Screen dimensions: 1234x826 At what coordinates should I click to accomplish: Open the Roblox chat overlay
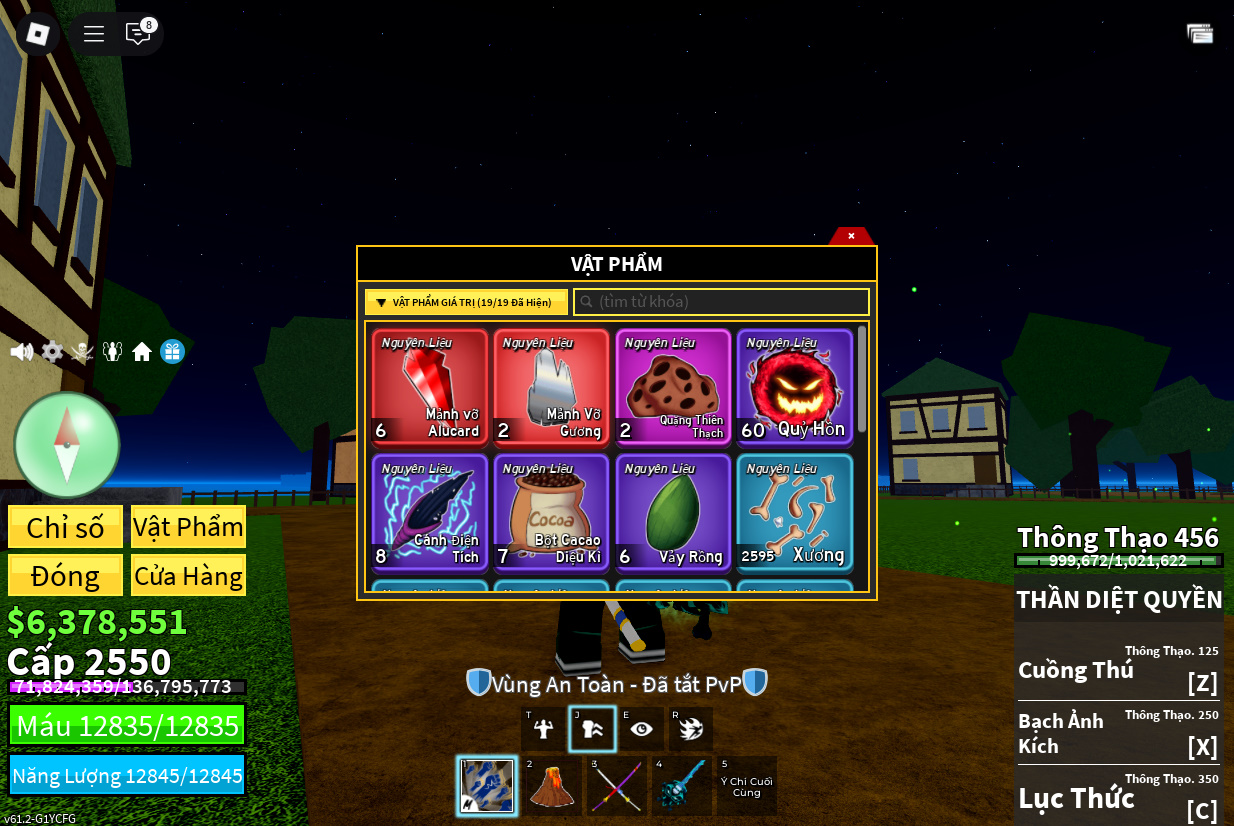(138, 33)
